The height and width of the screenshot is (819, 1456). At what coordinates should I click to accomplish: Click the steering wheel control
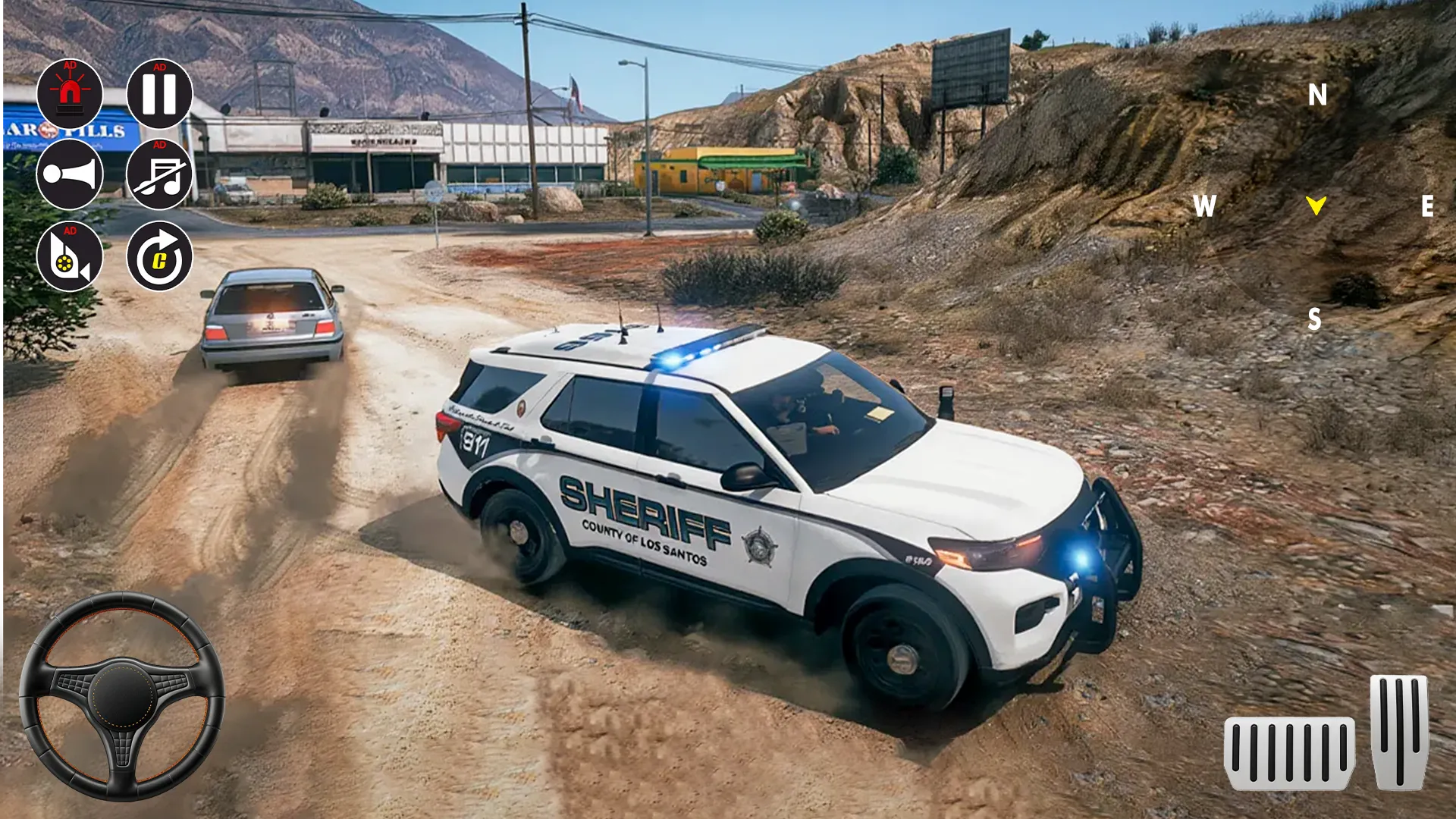[121, 696]
